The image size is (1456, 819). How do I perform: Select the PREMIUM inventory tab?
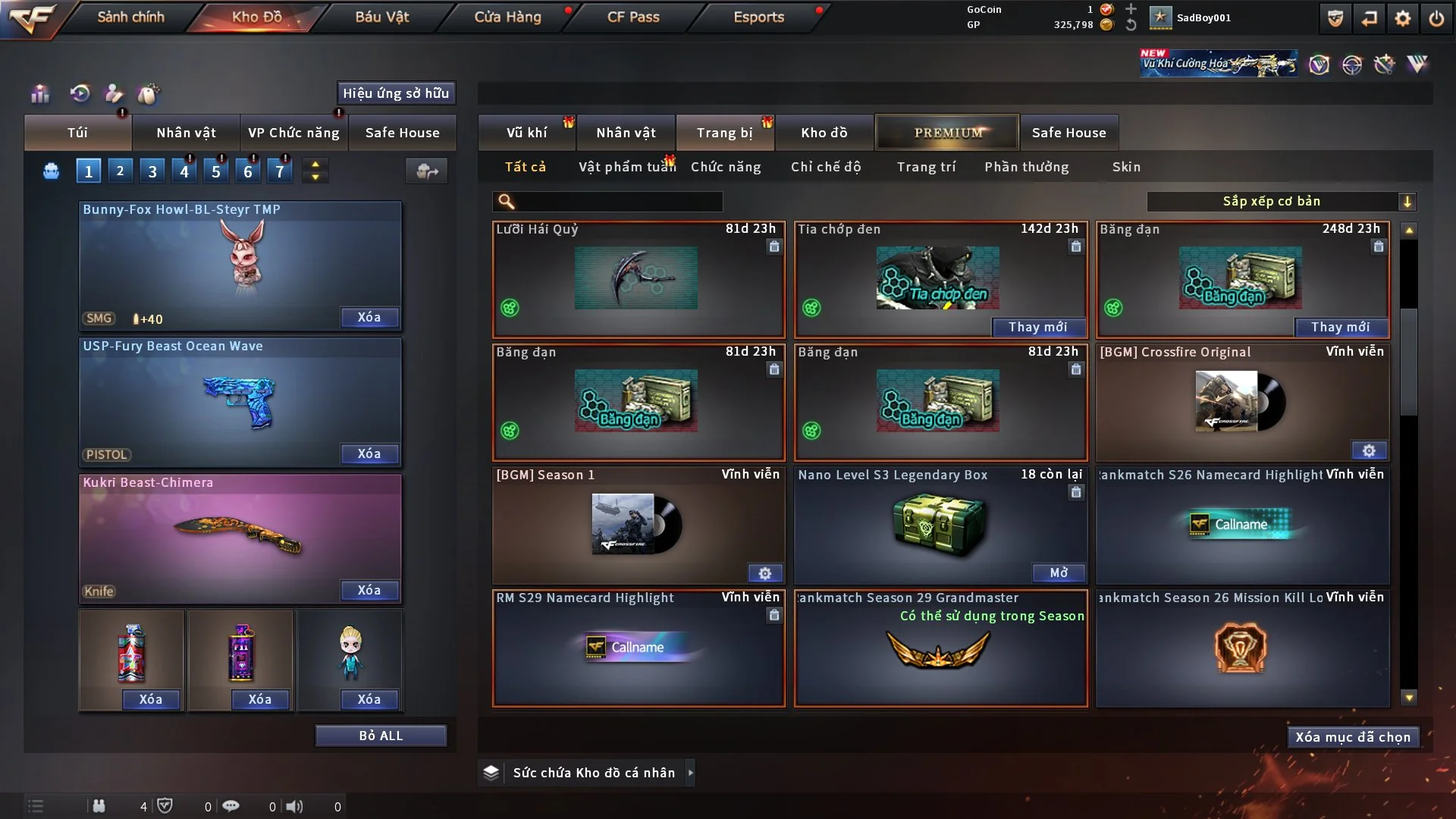[947, 133]
